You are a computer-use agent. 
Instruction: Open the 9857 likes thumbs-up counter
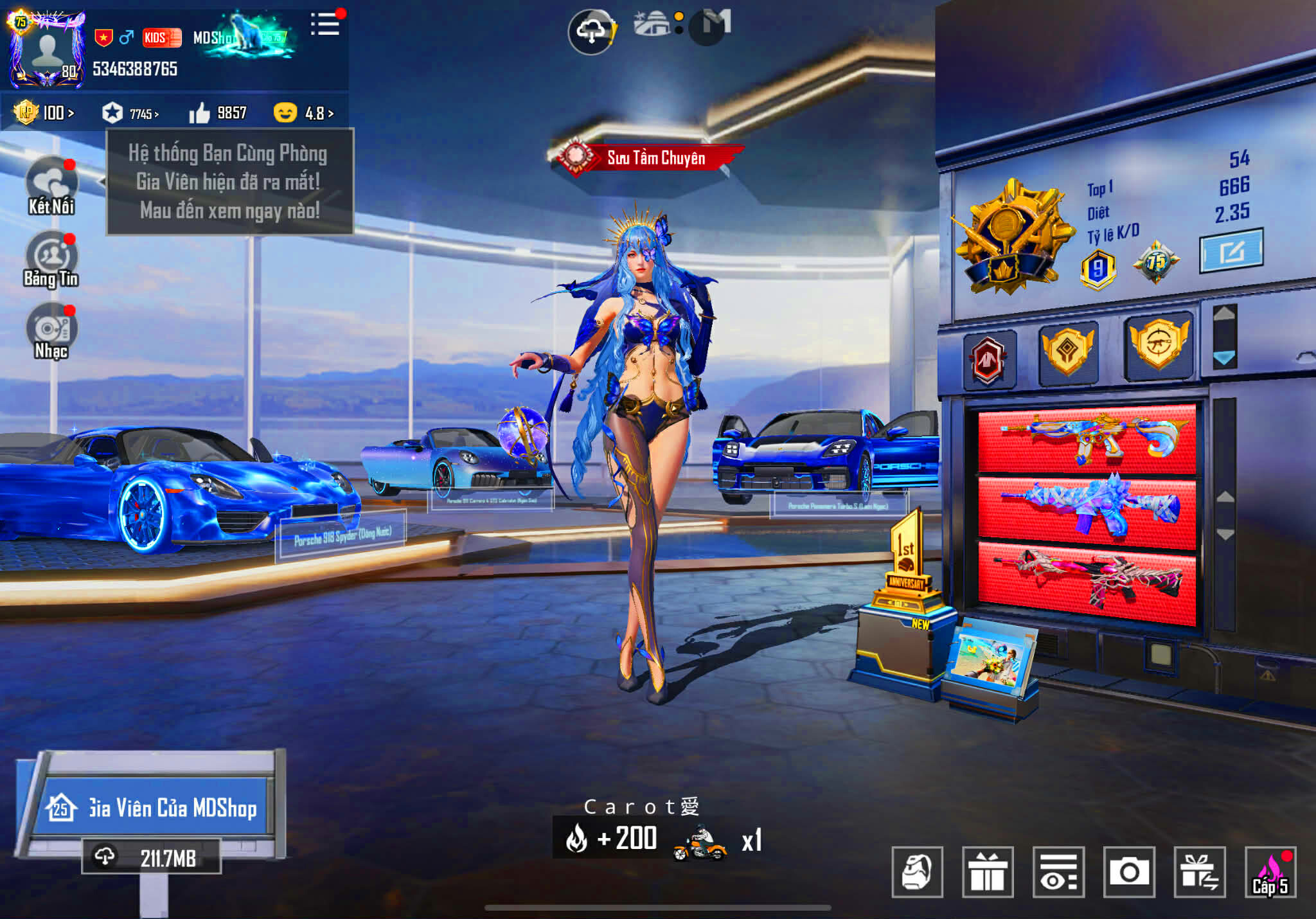(x=218, y=113)
